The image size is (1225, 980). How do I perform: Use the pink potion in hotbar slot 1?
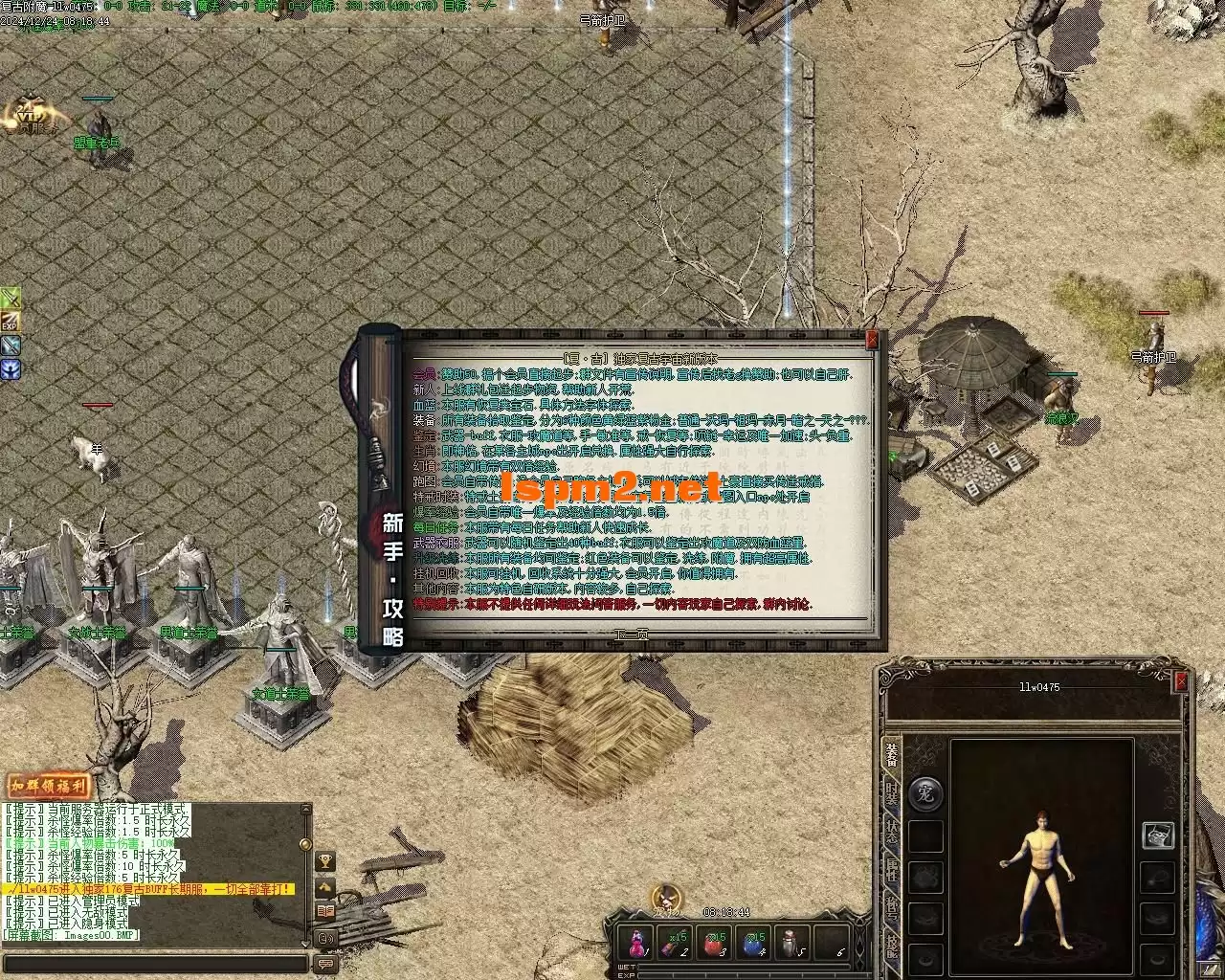[x=635, y=943]
